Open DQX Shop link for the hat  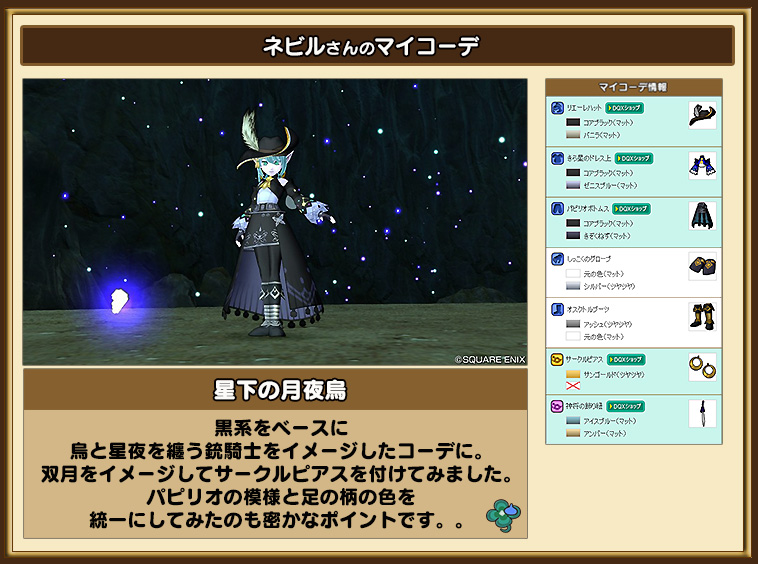click(x=625, y=107)
